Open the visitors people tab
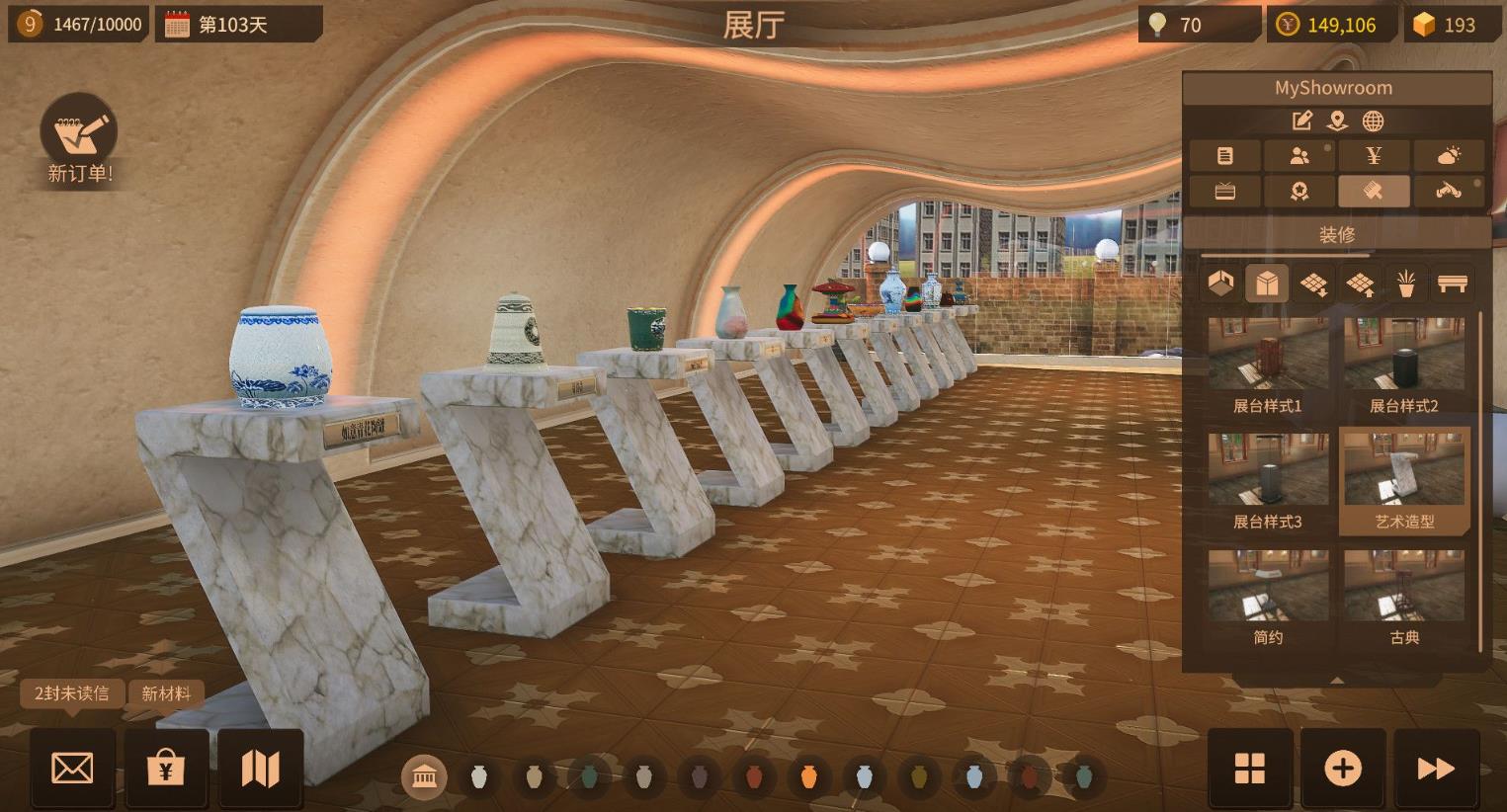 pyautogui.click(x=1299, y=155)
